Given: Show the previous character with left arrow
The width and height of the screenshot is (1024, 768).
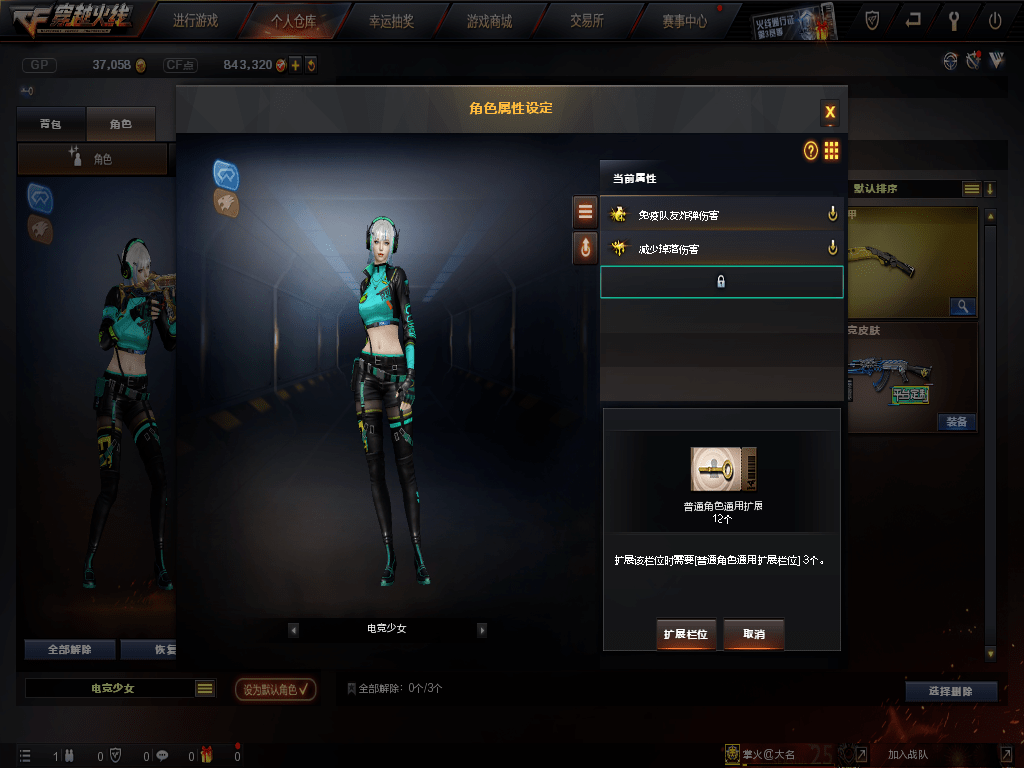Looking at the screenshot, I should click(293, 630).
